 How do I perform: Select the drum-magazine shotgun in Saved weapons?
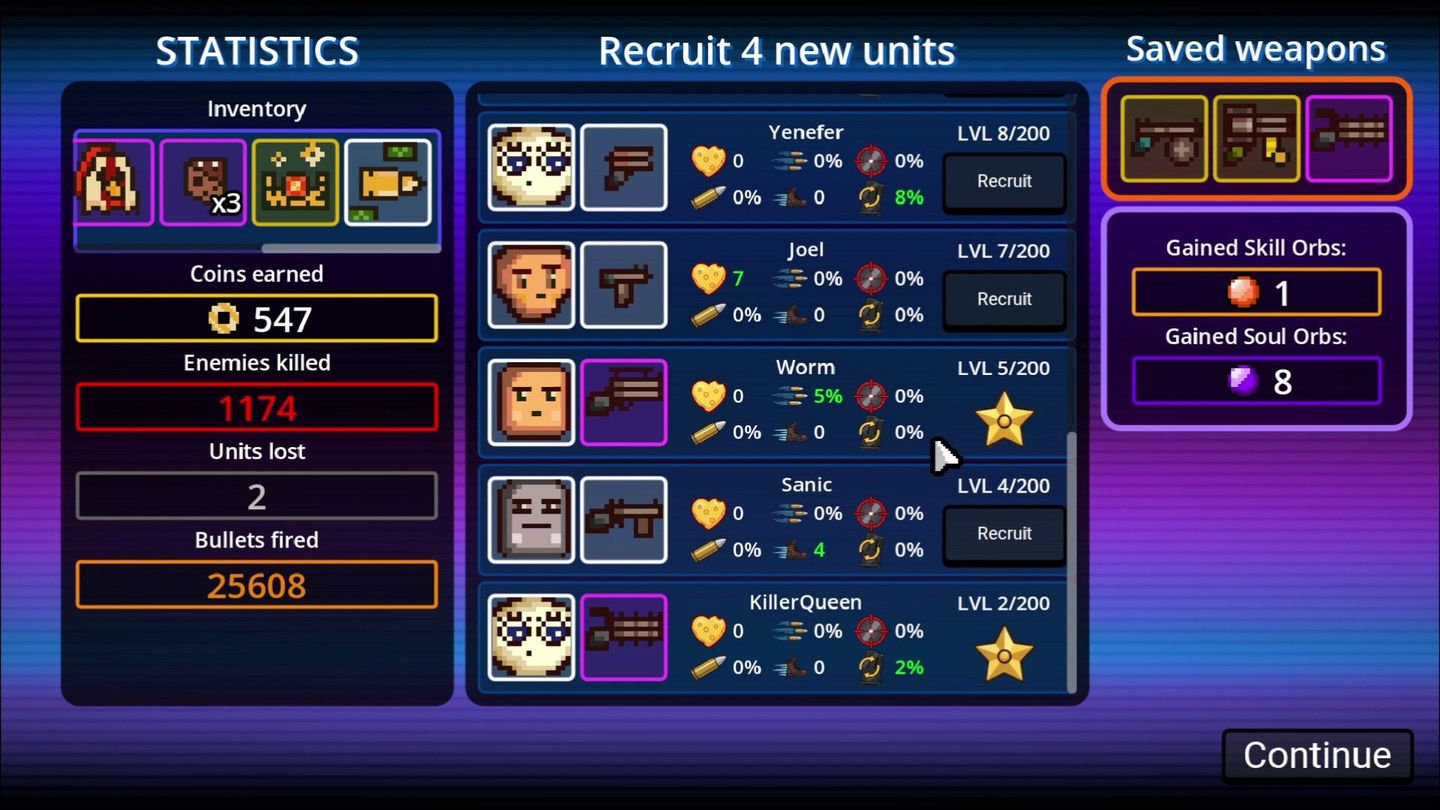coord(1162,138)
